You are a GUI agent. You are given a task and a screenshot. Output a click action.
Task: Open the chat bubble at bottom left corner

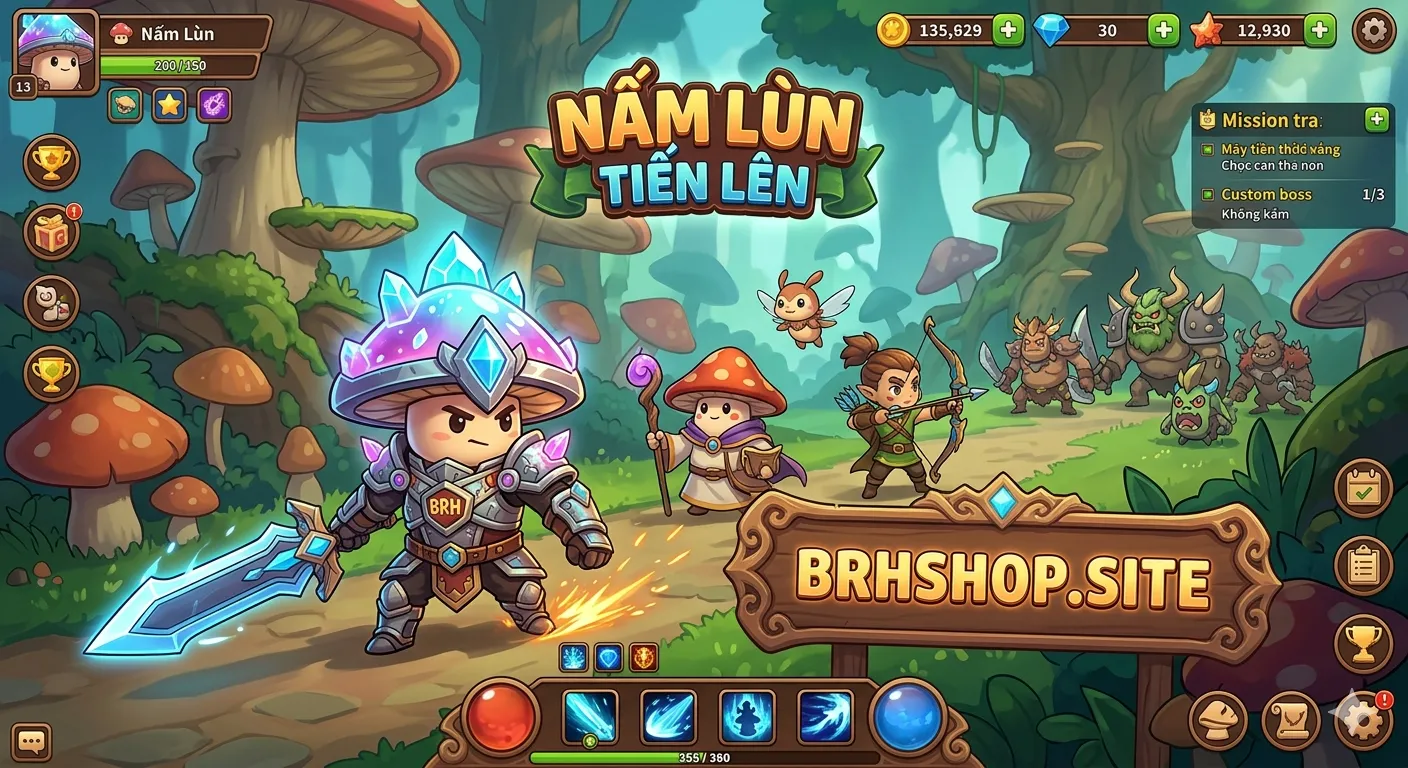(x=34, y=741)
